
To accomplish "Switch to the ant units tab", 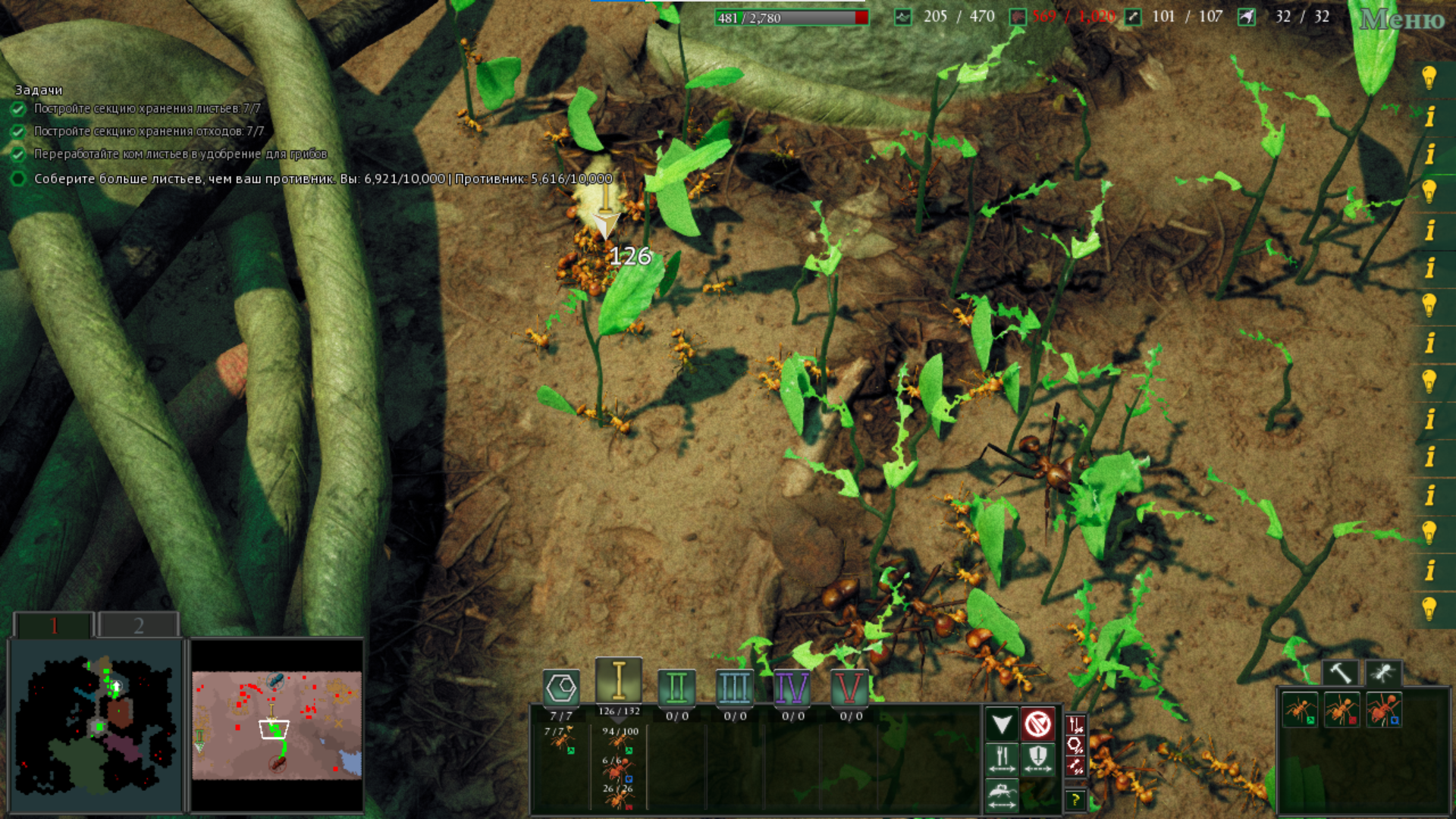I will coord(1383,673).
